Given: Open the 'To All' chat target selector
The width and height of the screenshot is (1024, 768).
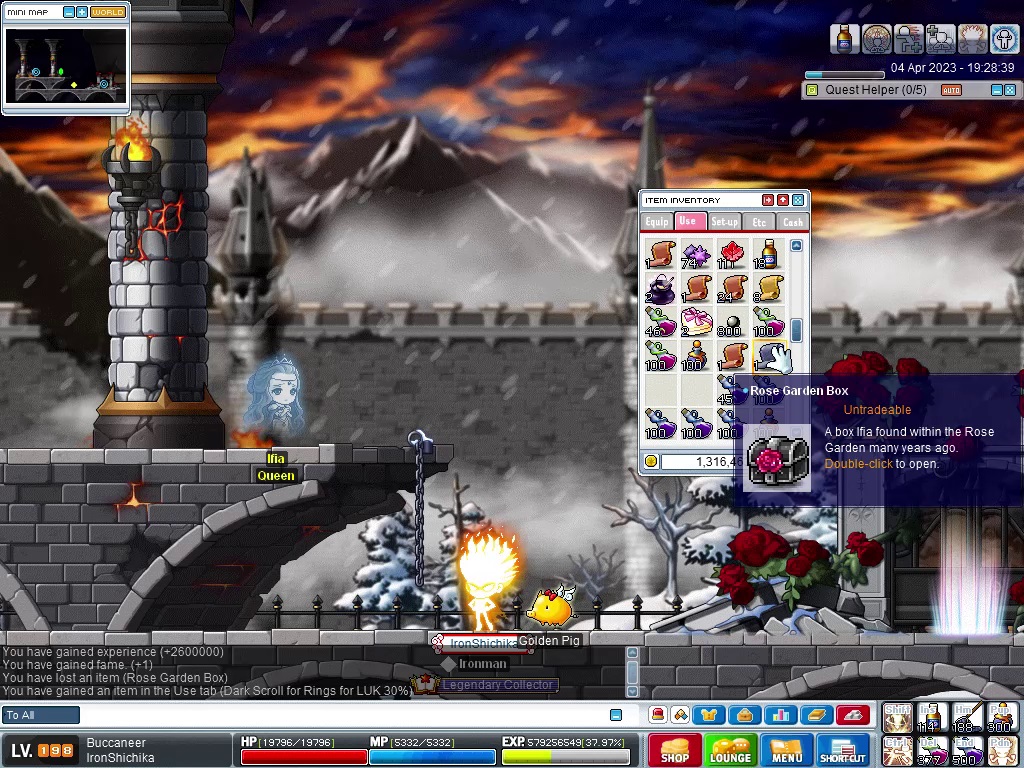Looking at the screenshot, I should (x=42, y=715).
